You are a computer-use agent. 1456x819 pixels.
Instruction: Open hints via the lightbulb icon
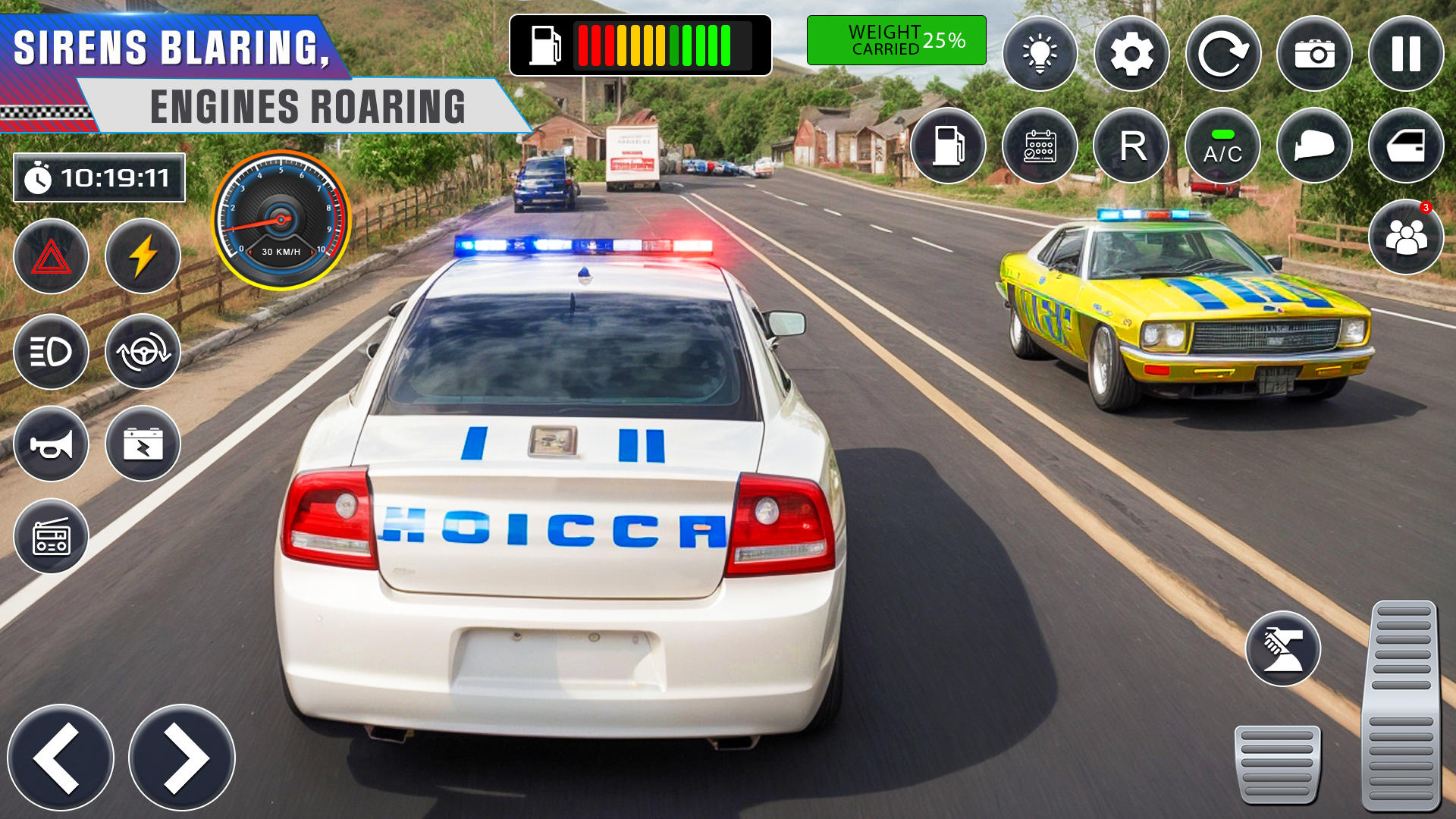(1040, 53)
